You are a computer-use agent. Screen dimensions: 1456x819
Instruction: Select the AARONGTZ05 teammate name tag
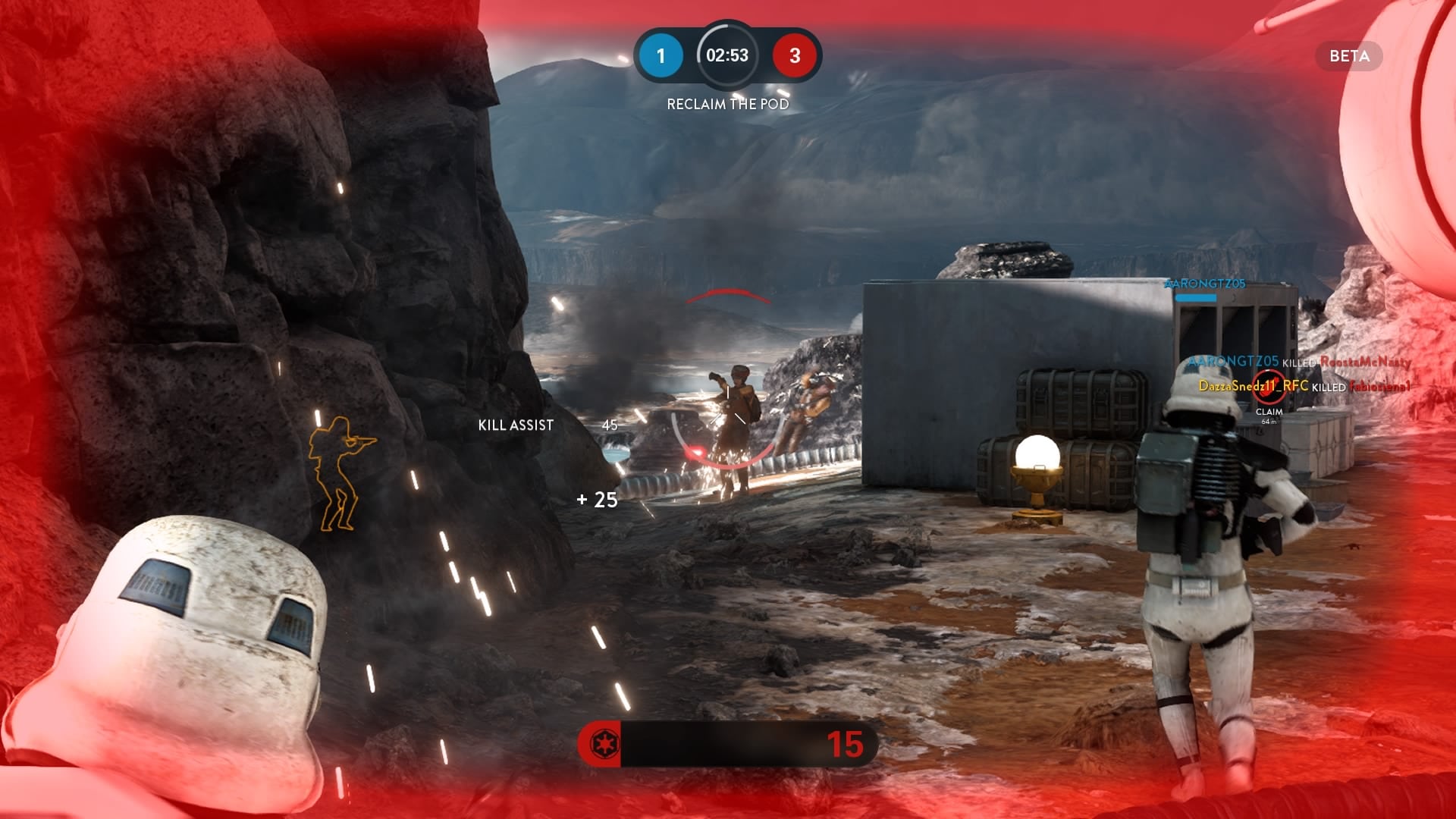[x=1205, y=284]
